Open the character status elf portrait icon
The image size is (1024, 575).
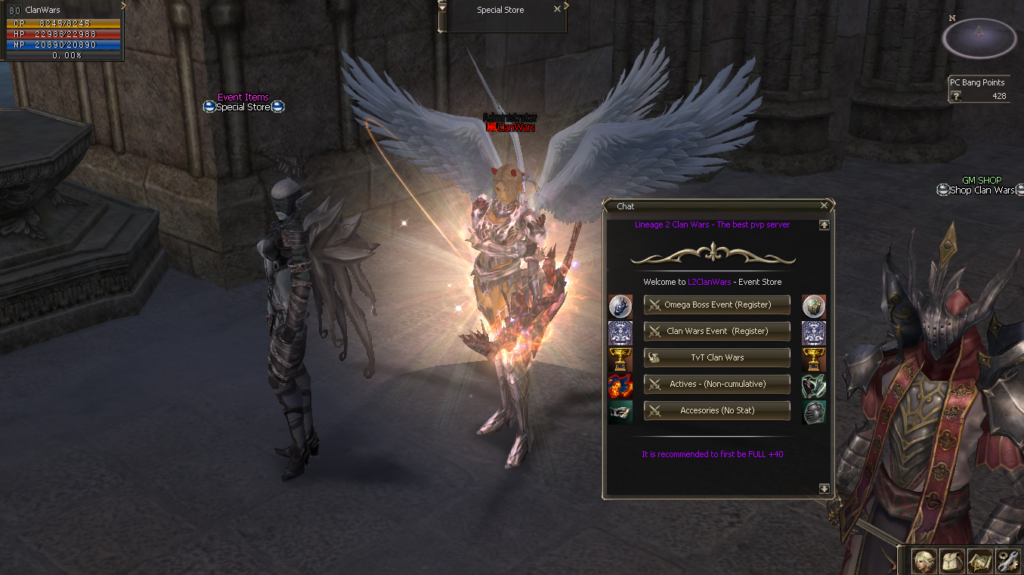(x=925, y=561)
